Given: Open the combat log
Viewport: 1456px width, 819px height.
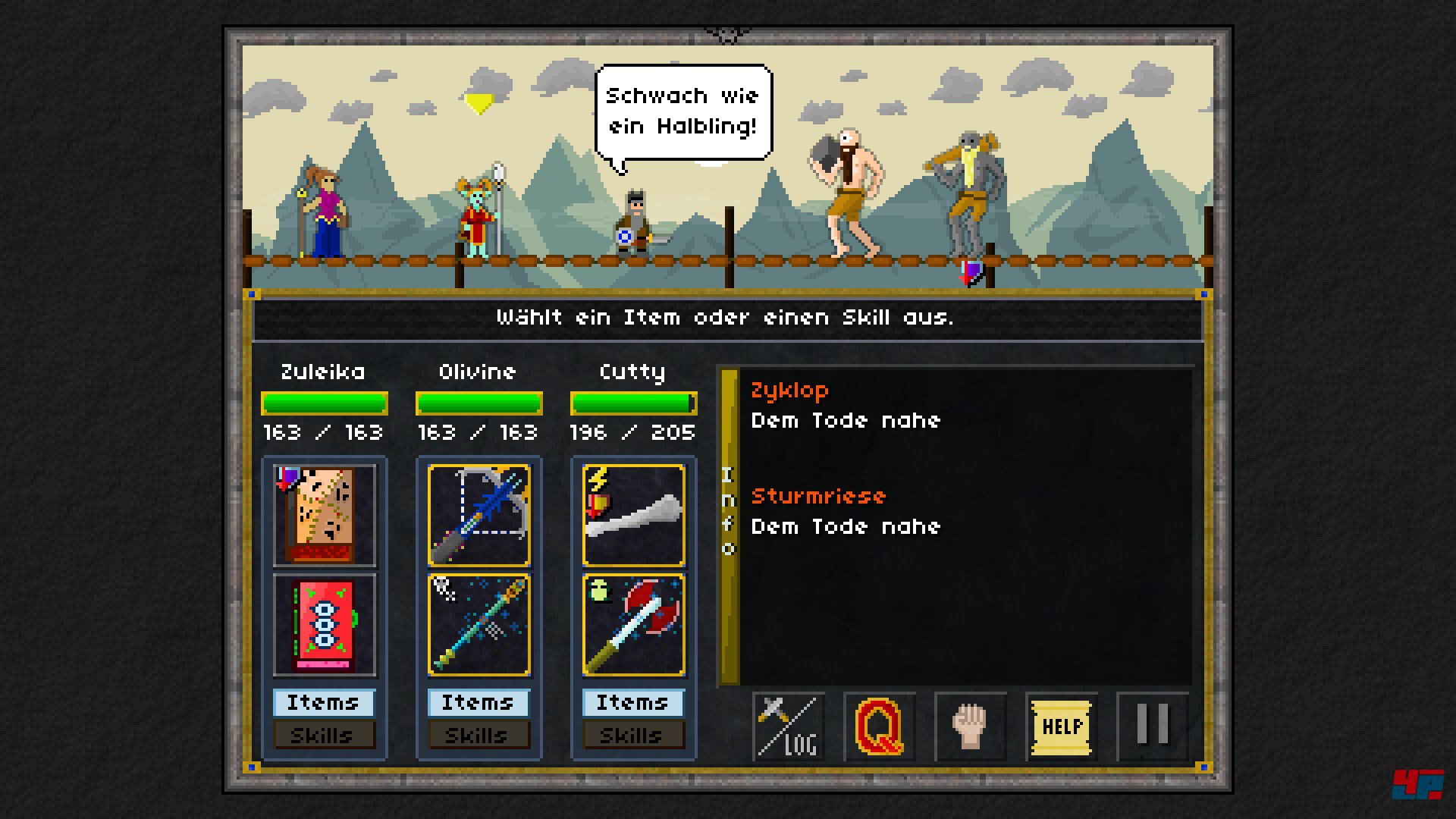Looking at the screenshot, I should click(x=789, y=726).
